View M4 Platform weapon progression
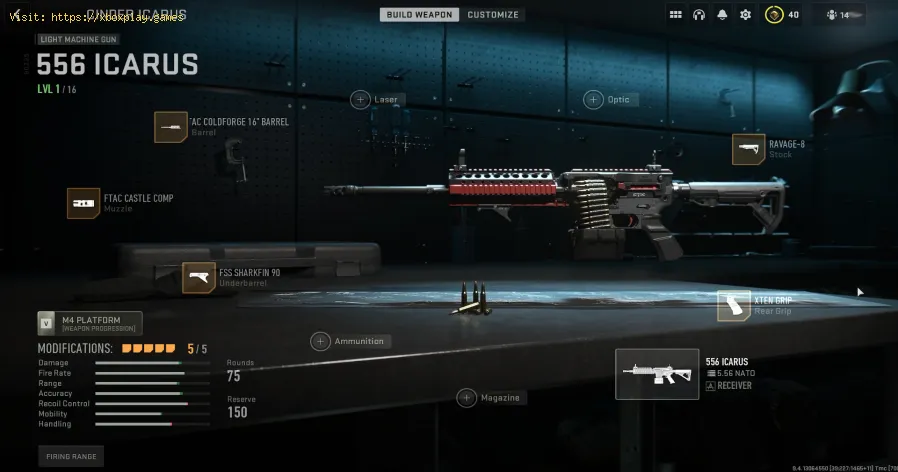The width and height of the screenshot is (898, 472). coord(90,323)
